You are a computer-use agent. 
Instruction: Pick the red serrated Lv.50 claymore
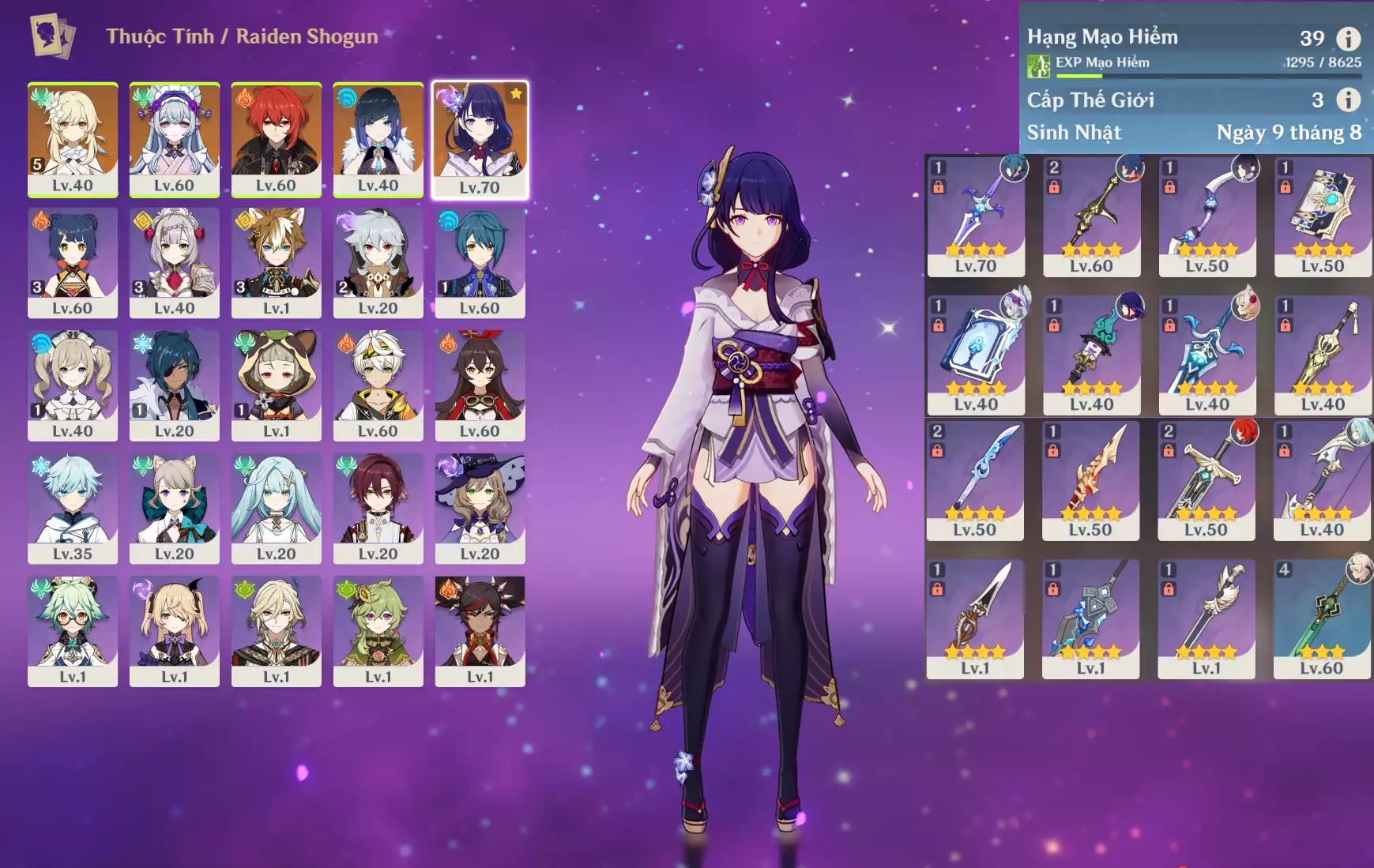pos(1090,480)
